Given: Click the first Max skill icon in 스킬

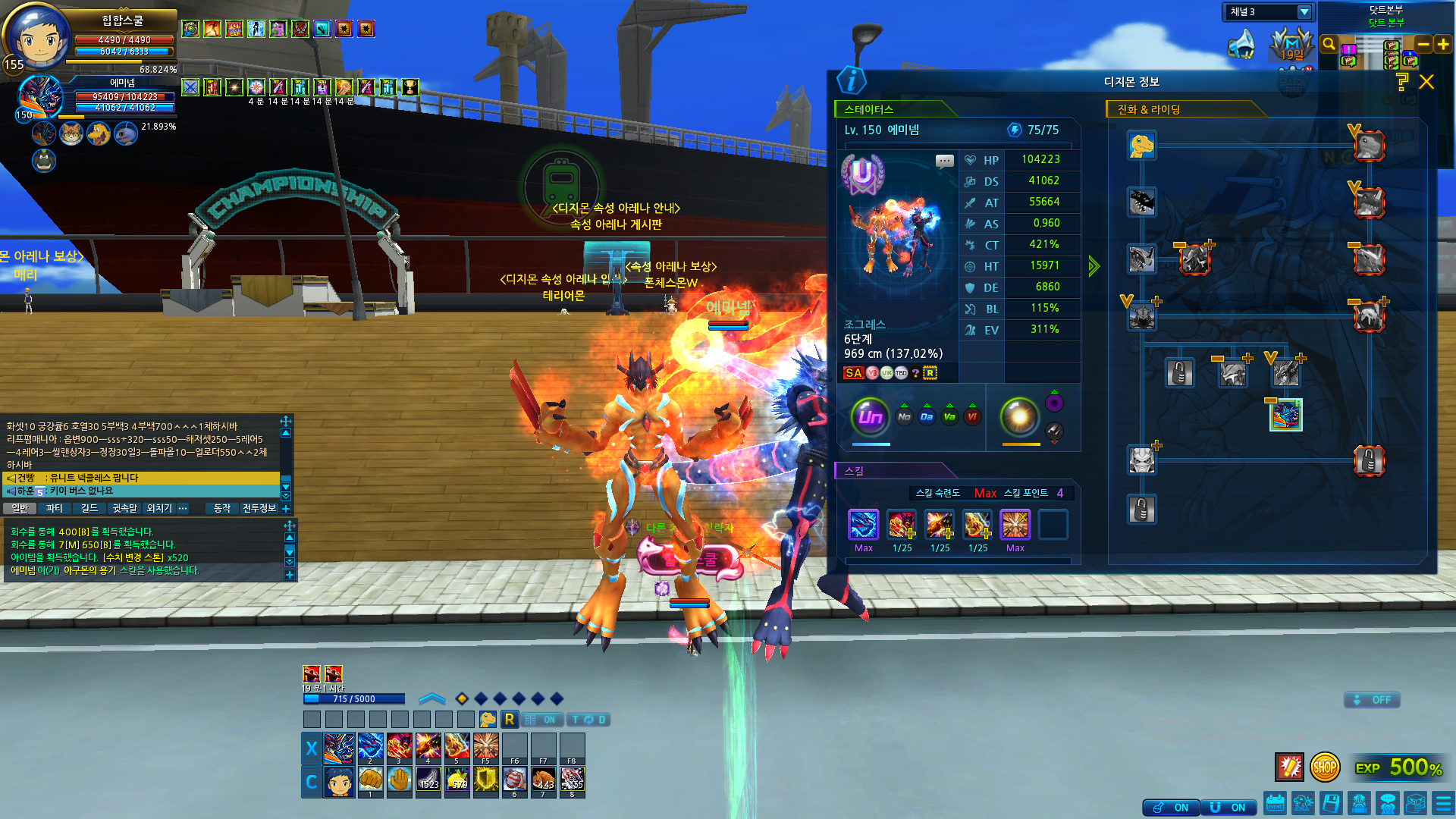Looking at the screenshot, I should (x=864, y=525).
